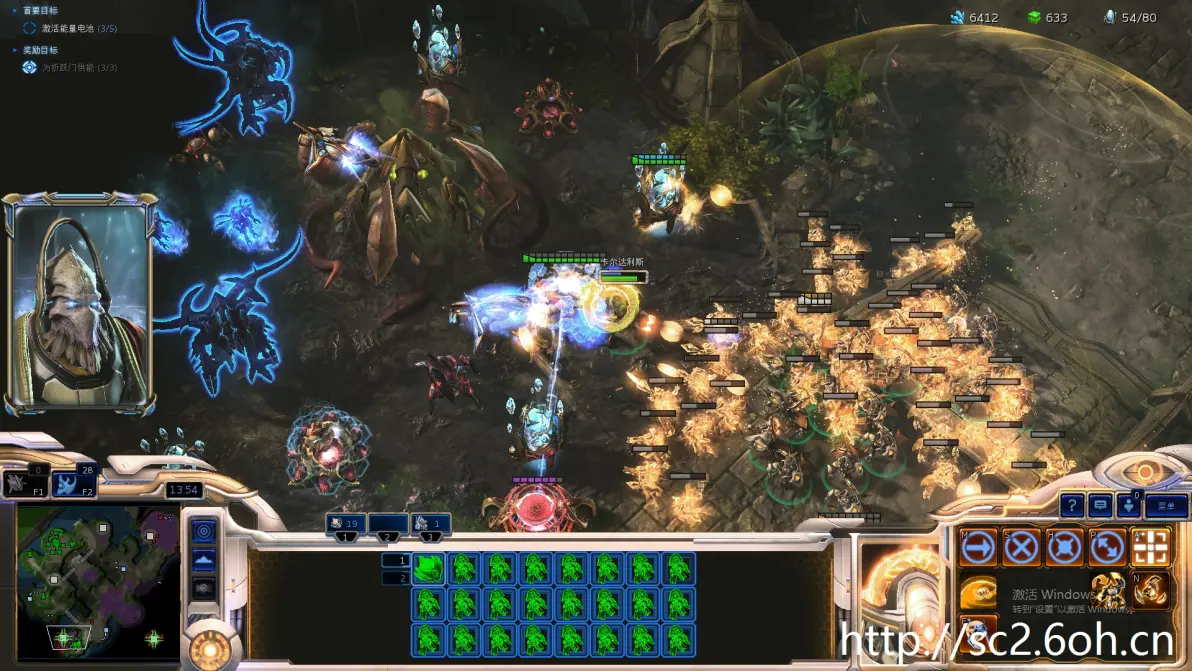This screenshot has width=1192, height=671.
Task: Open the help question mark button
Action: point(1072,506)
